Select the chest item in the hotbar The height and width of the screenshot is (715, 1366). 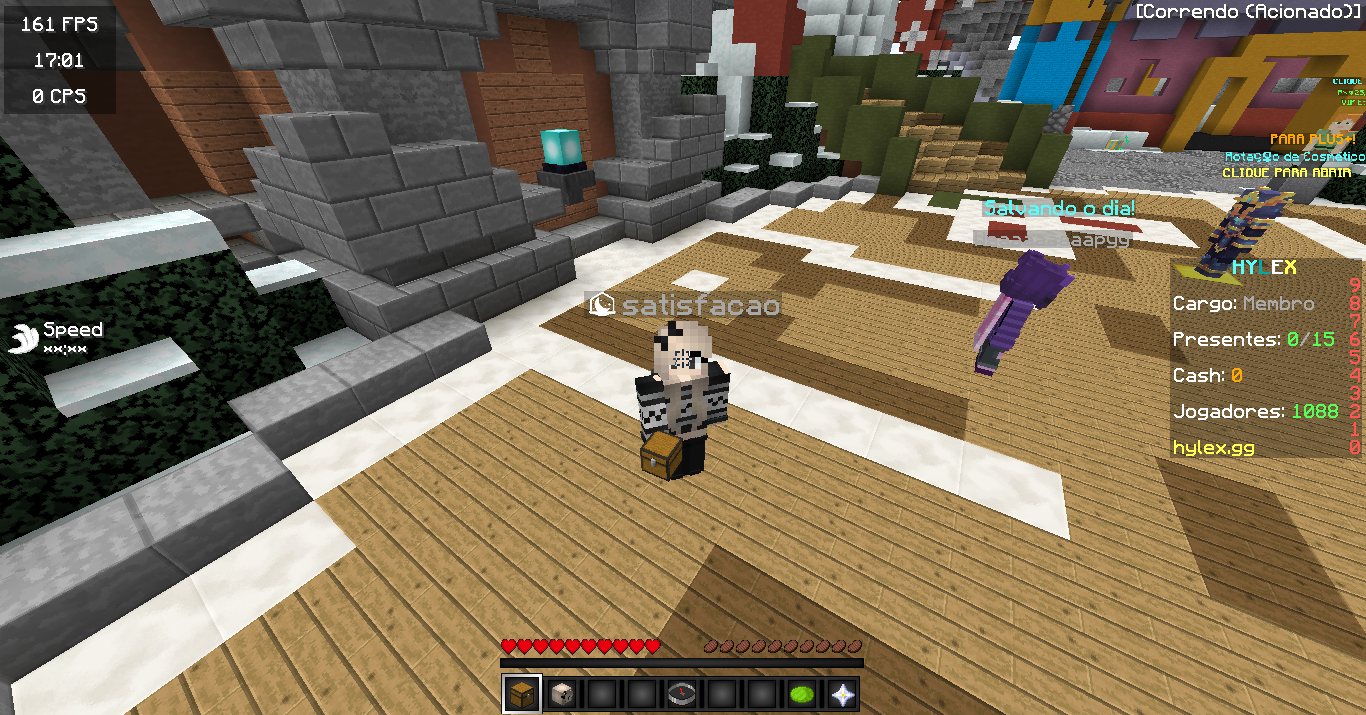521,694
